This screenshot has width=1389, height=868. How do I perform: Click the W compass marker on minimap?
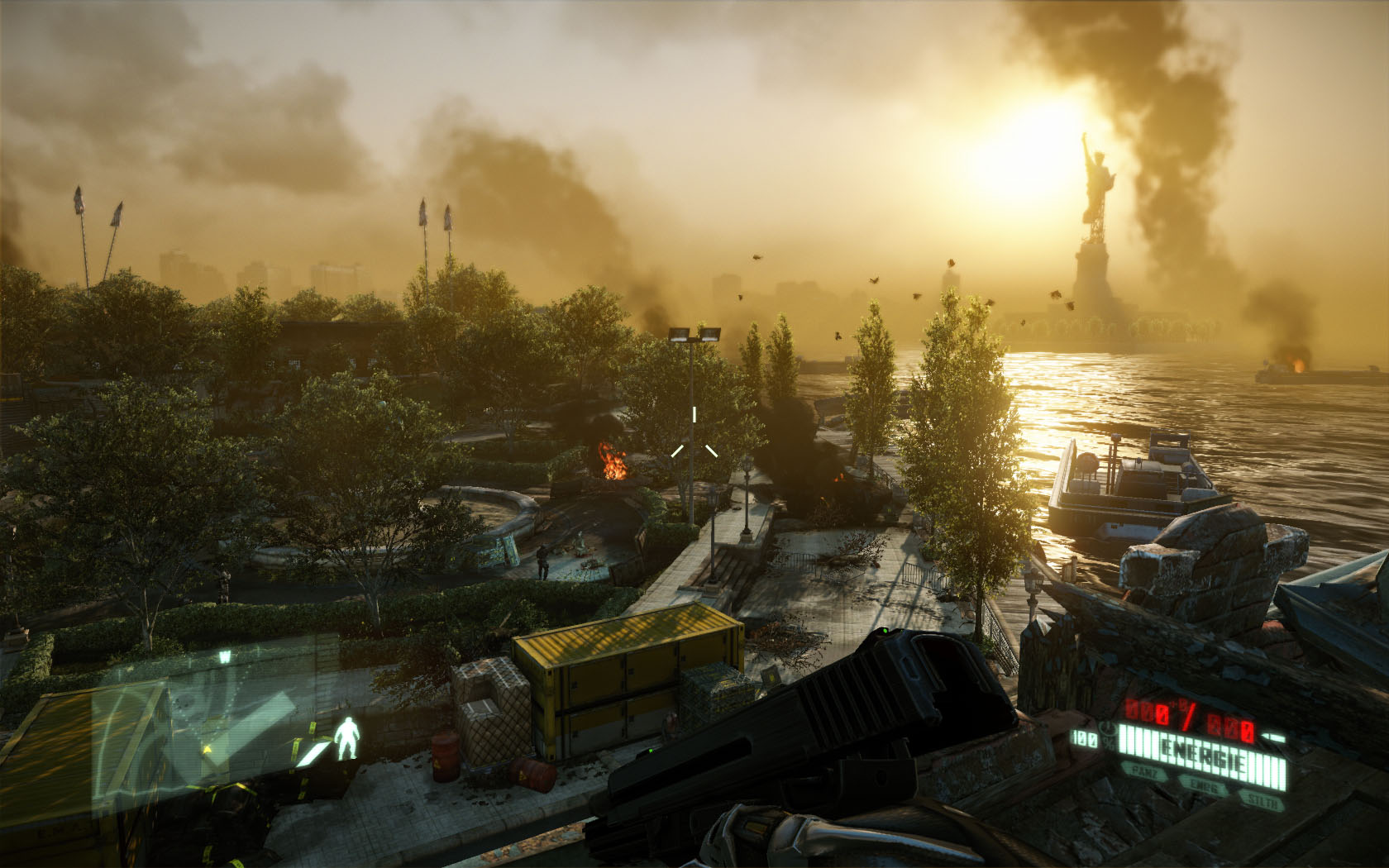tap(224, 658)
